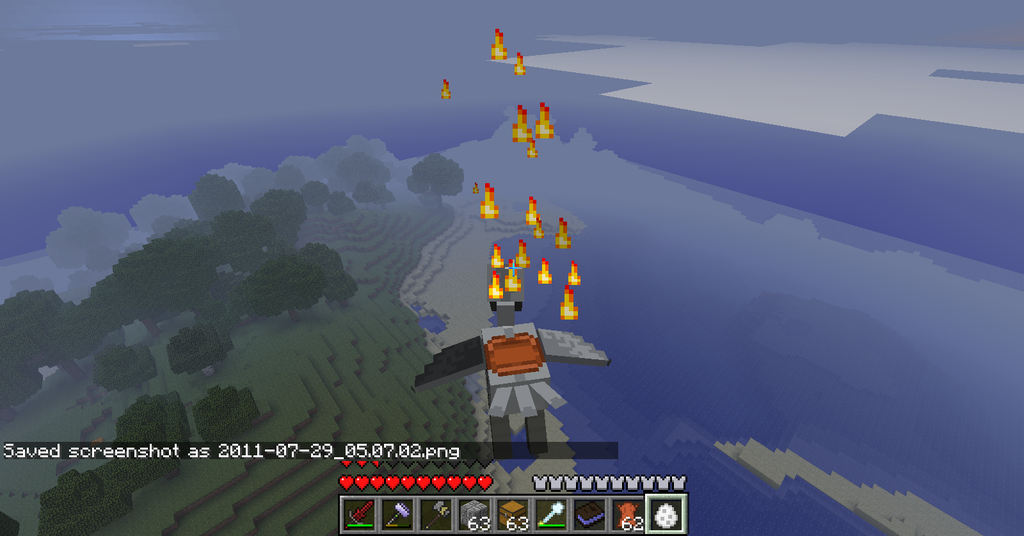Choose the dark book hotbar slot
Screen dimensions: 1024x536
click(x=589, y=514)
